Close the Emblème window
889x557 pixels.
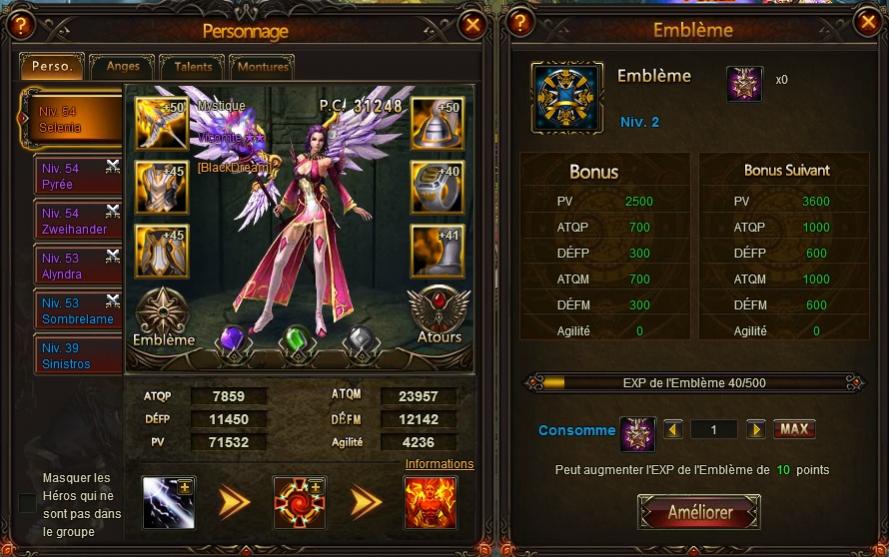867,23
